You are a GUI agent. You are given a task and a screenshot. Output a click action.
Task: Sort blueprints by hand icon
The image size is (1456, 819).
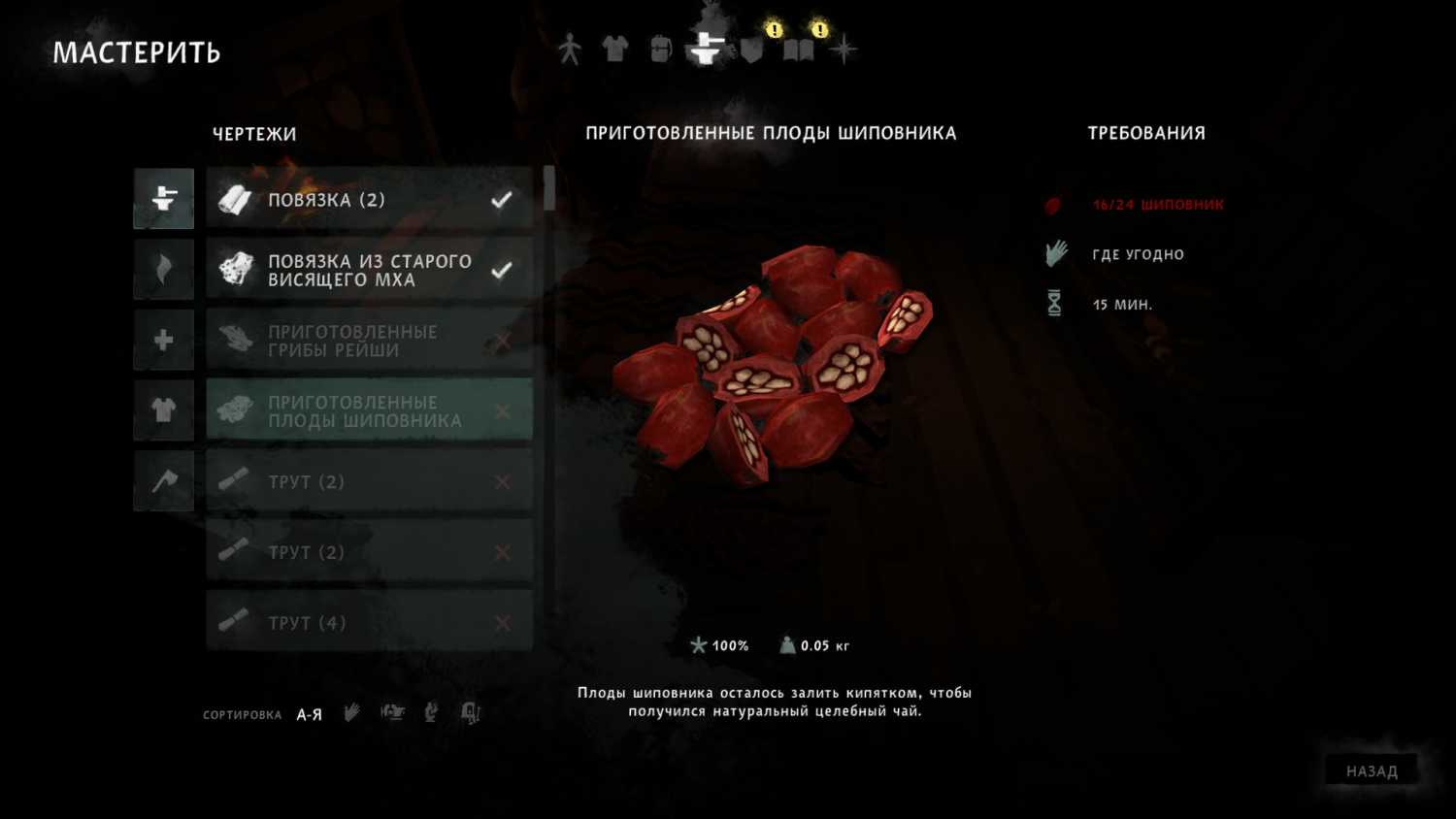click(x=351, y=713)
